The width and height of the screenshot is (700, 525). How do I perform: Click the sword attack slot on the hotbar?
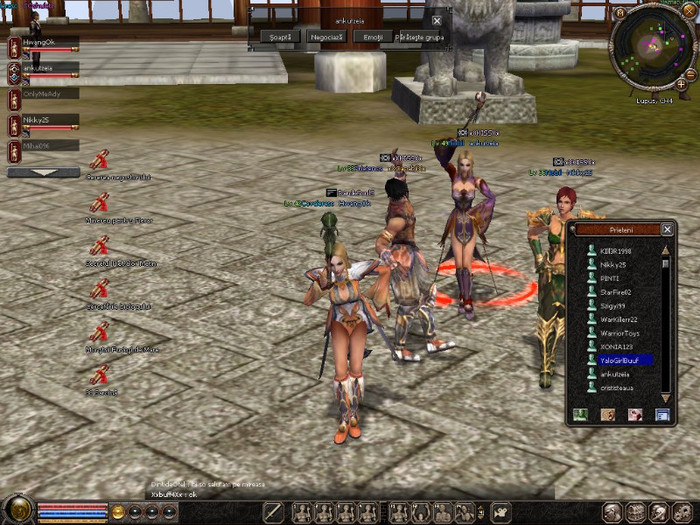tap(274, 512)
